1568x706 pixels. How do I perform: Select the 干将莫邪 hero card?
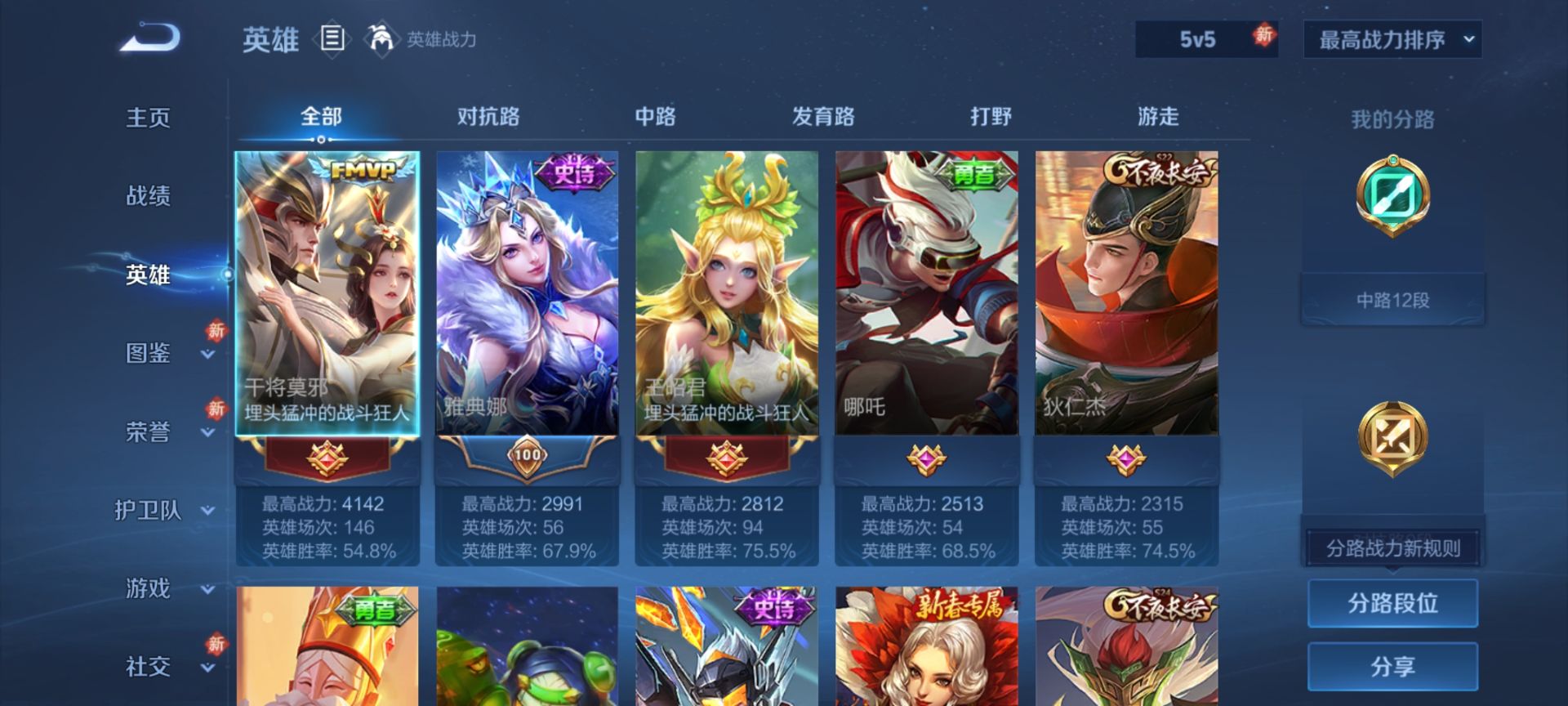pos(327,294)
